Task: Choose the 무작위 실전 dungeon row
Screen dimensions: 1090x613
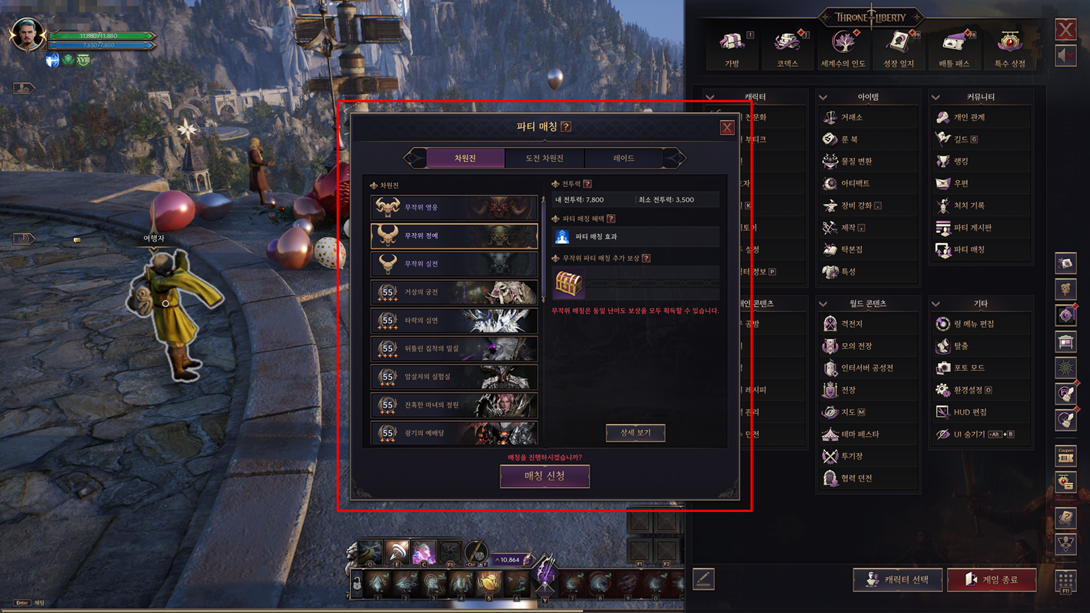Action: (x=454, y=264)
